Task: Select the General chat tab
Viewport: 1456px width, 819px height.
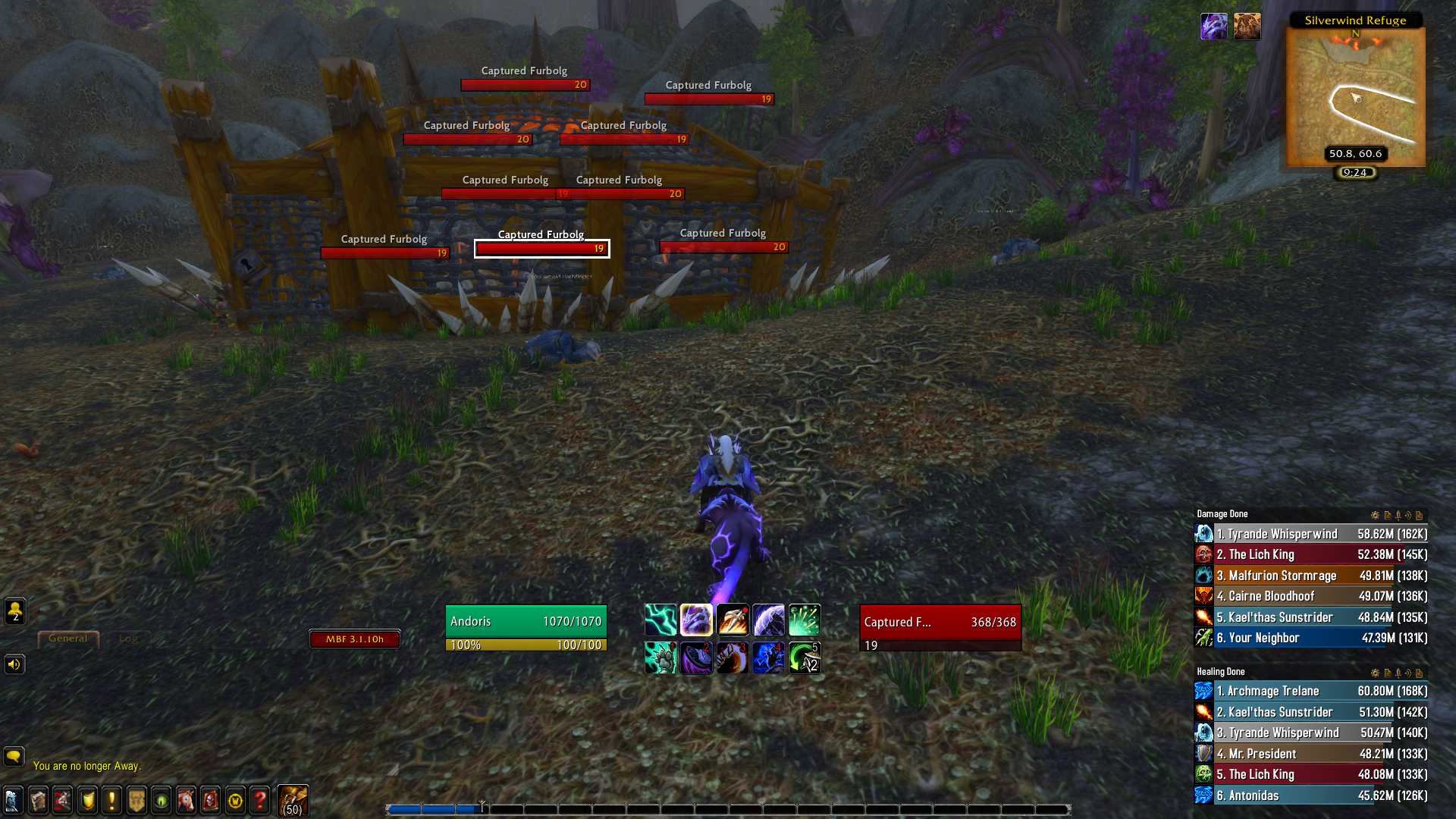Action: (67, 638)
